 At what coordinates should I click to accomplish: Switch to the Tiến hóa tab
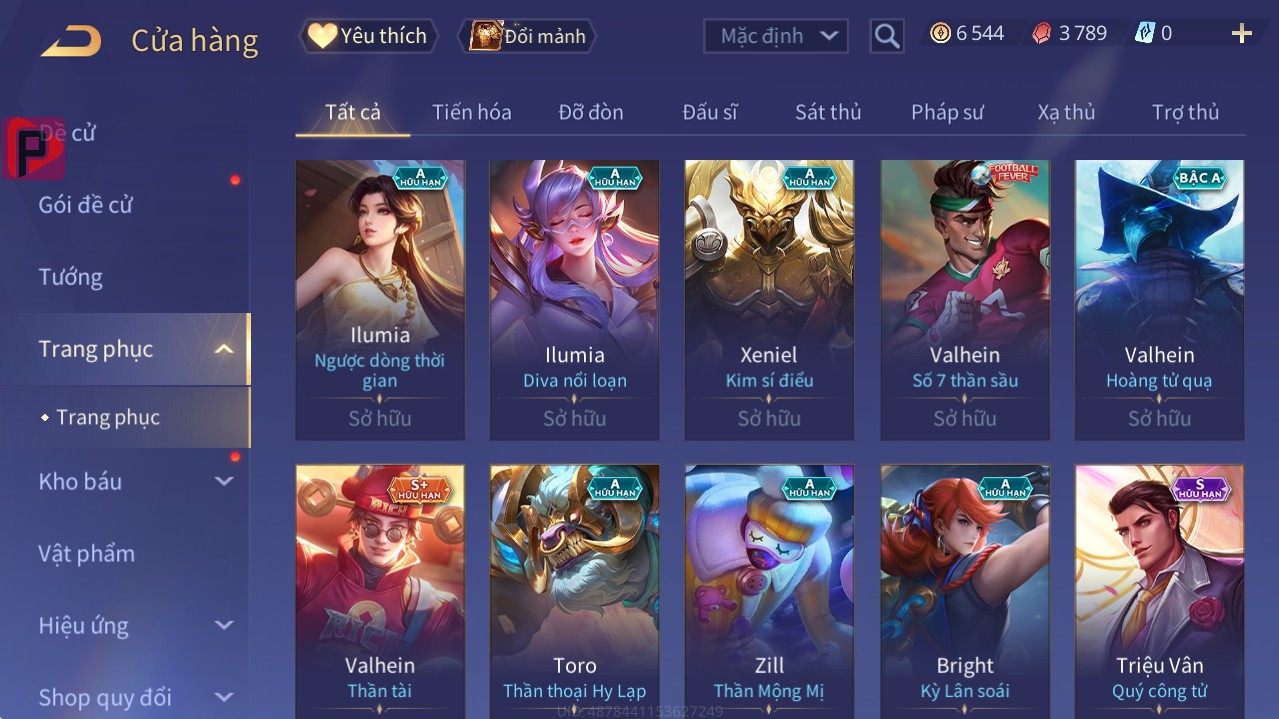tap(471, 112)
